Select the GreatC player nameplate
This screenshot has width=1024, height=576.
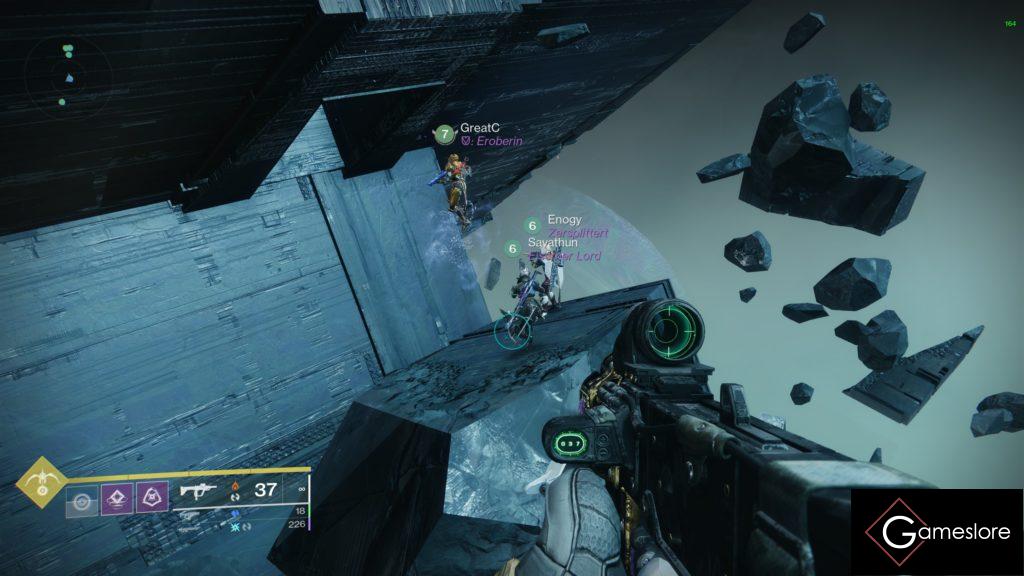pyautogui.click(x=479, y=128)
